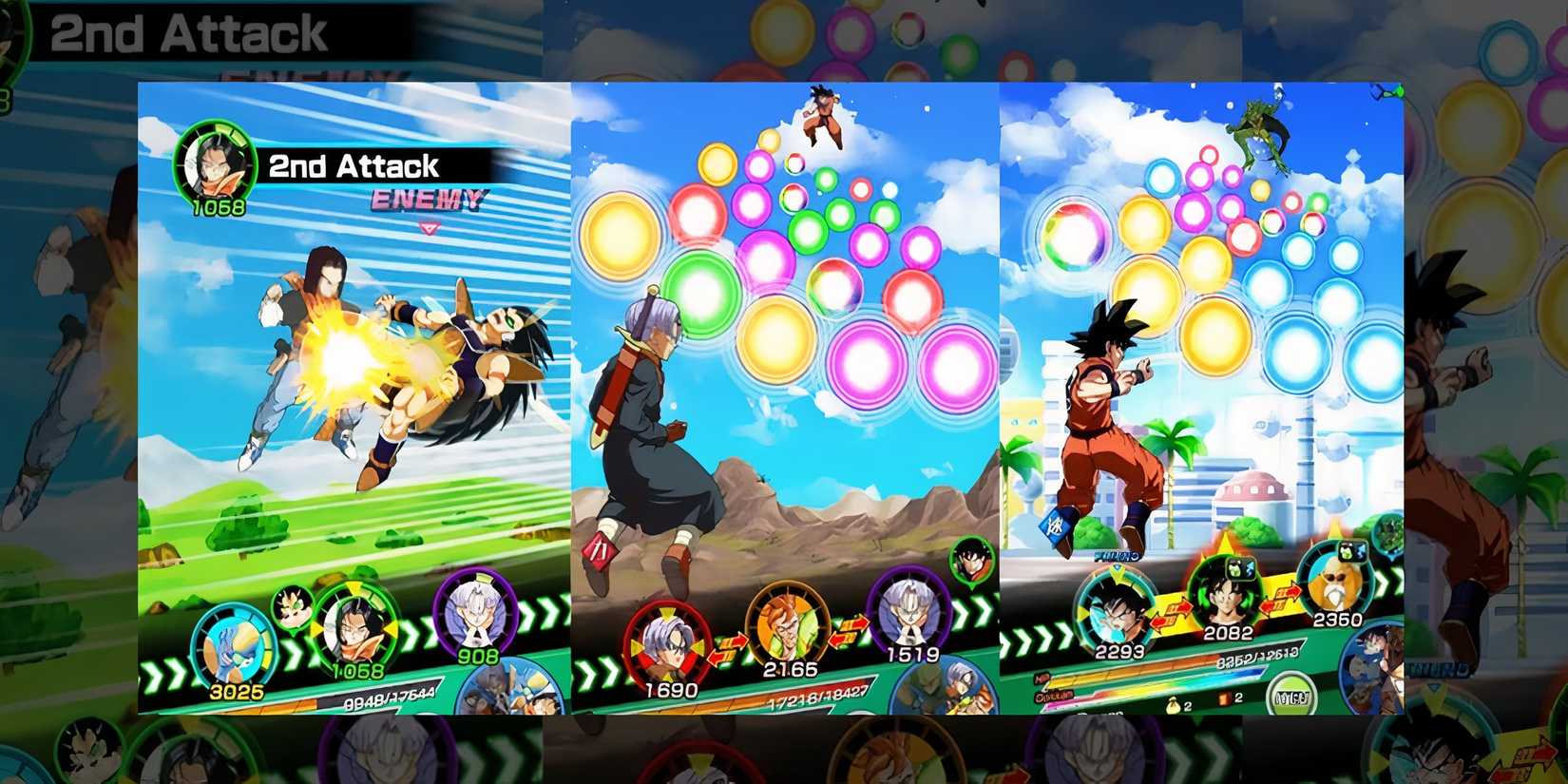Tap the Senzu bean bag item icon
1568x784 pixels.
pos(1174,705)
